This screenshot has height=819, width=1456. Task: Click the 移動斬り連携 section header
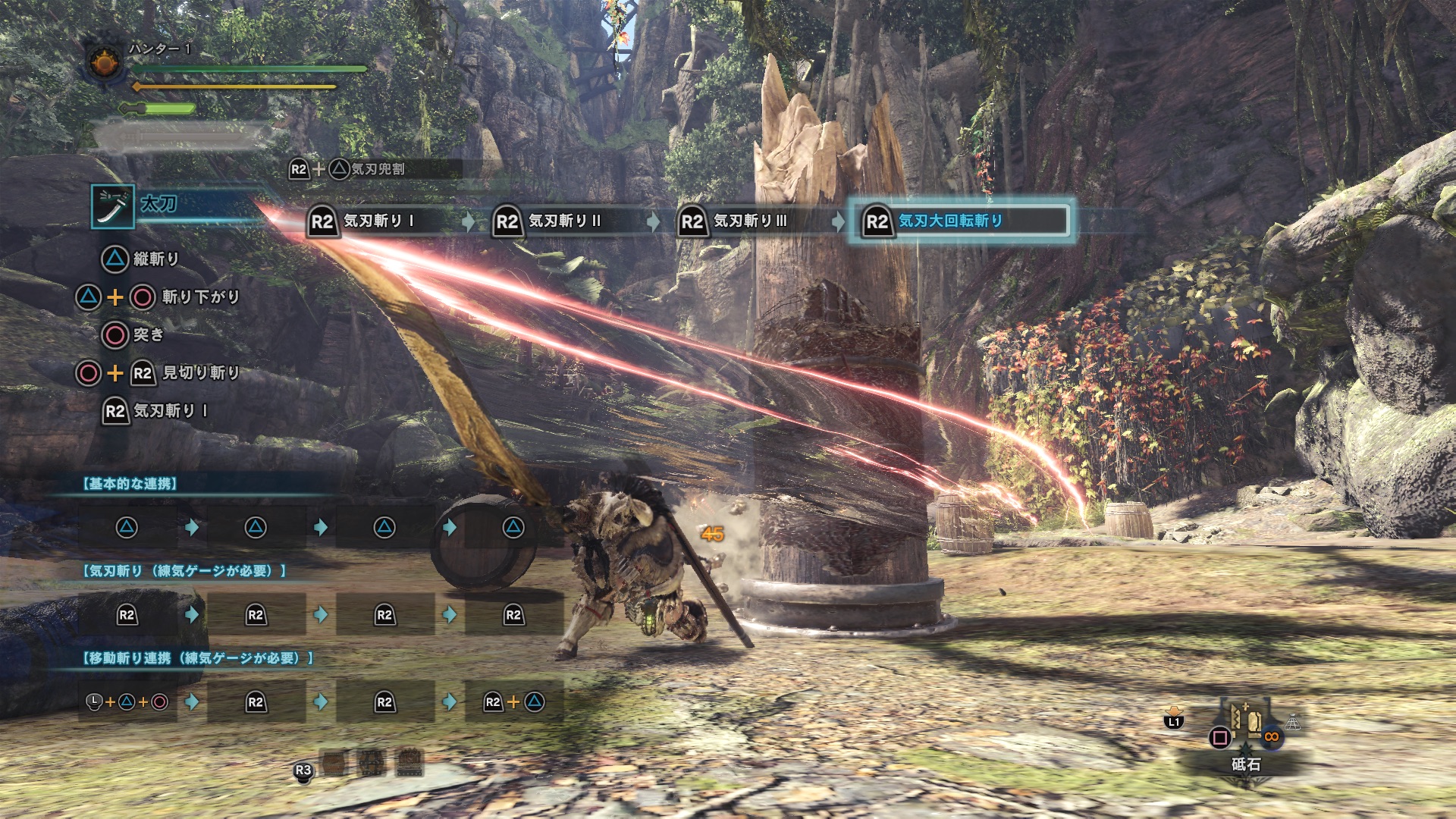(x=198, y=658)
